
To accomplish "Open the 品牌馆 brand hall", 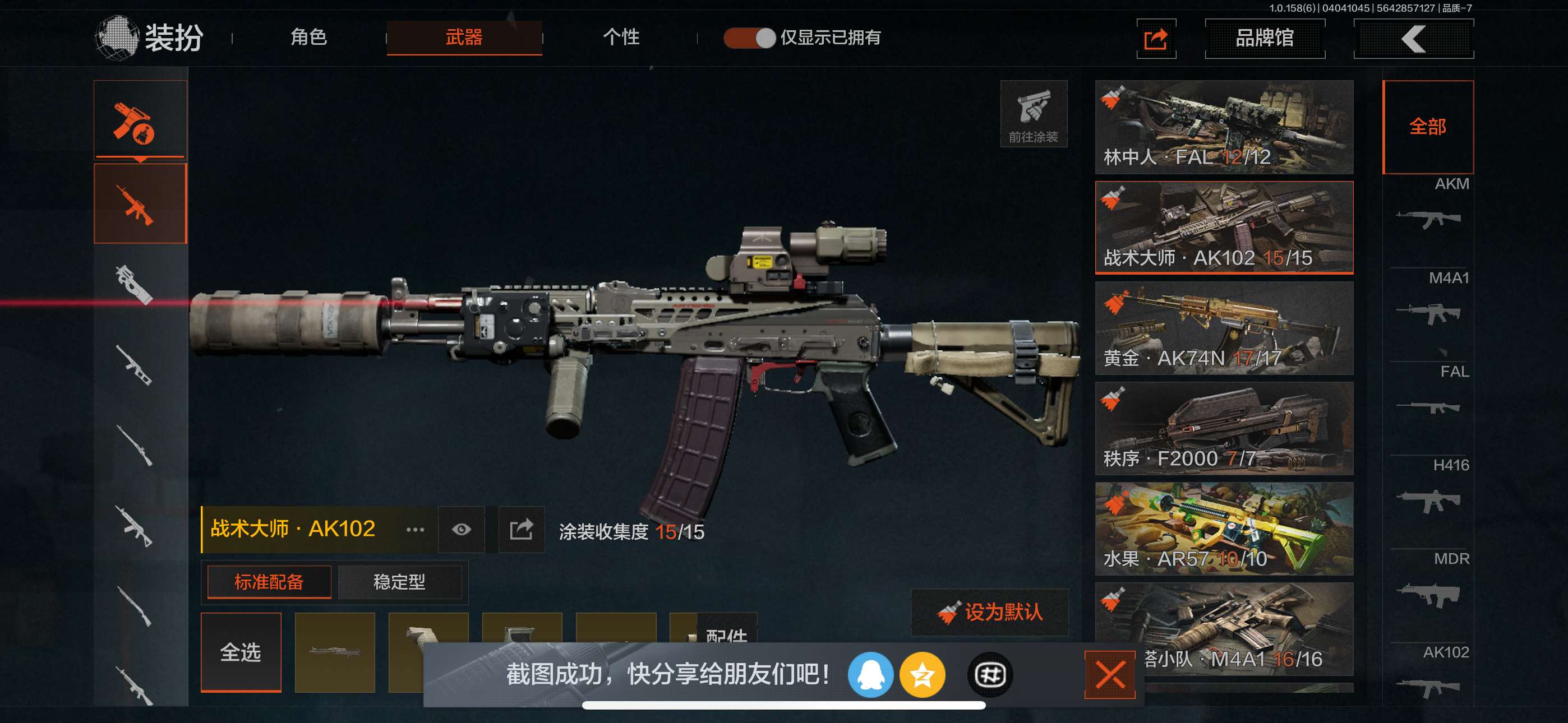I will coord(1264,38).
